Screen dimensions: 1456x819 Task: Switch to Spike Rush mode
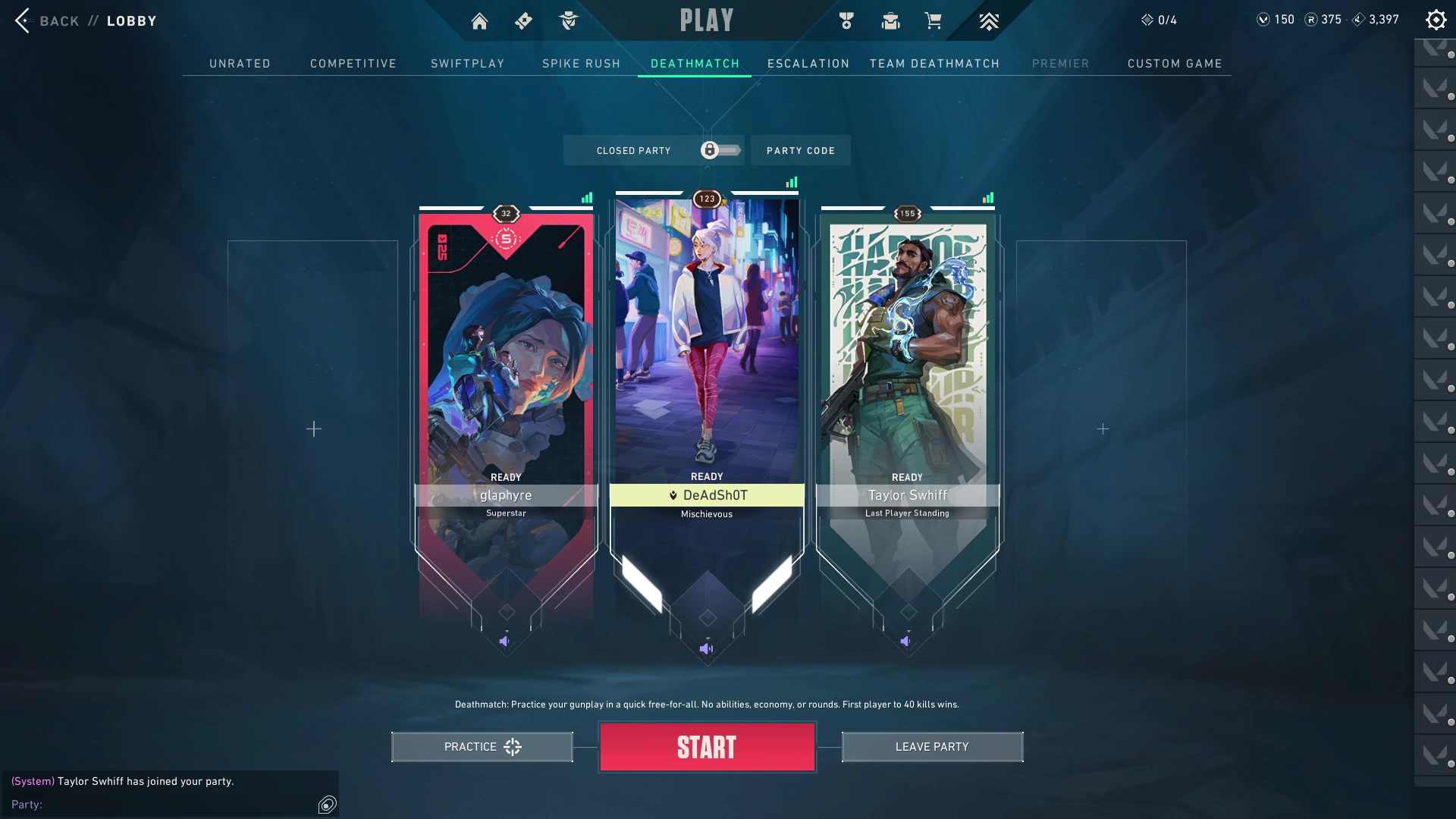point(582,64)
